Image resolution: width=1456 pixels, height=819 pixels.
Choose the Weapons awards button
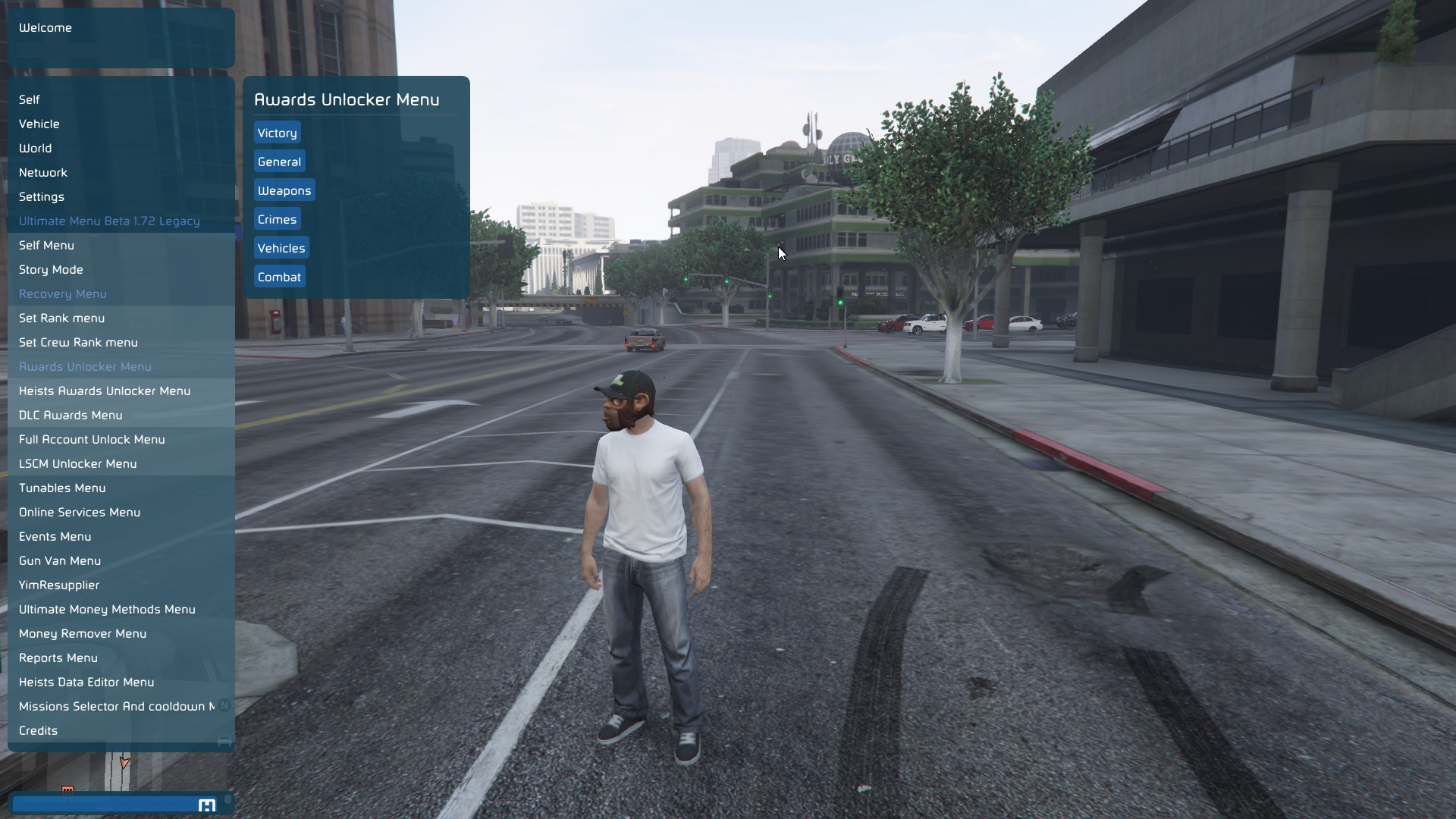[284, 190]
